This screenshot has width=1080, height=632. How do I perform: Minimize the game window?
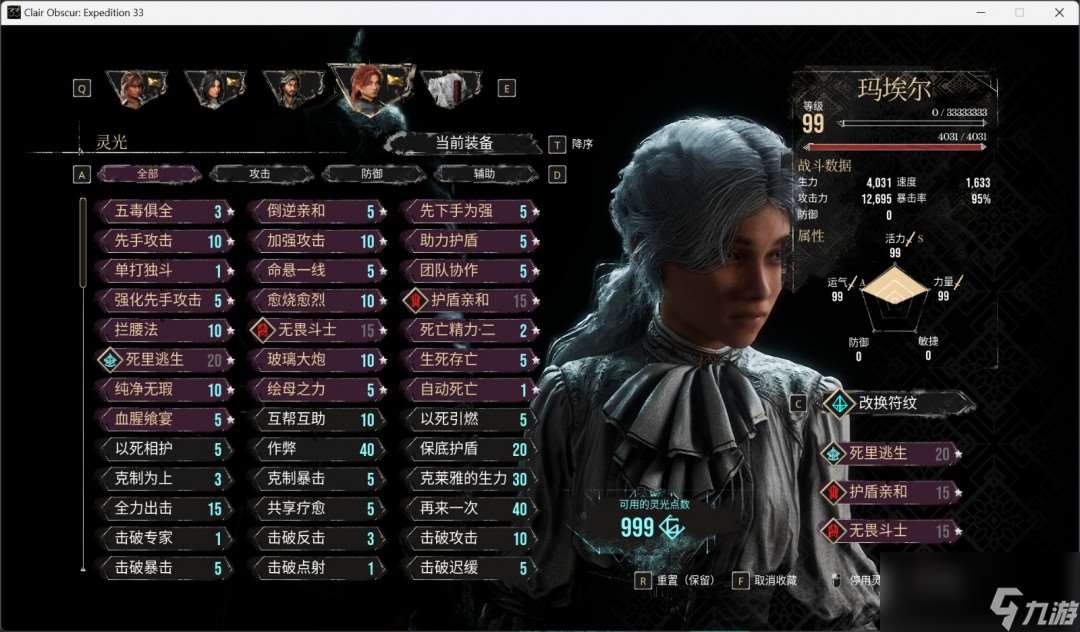(980, 13)
